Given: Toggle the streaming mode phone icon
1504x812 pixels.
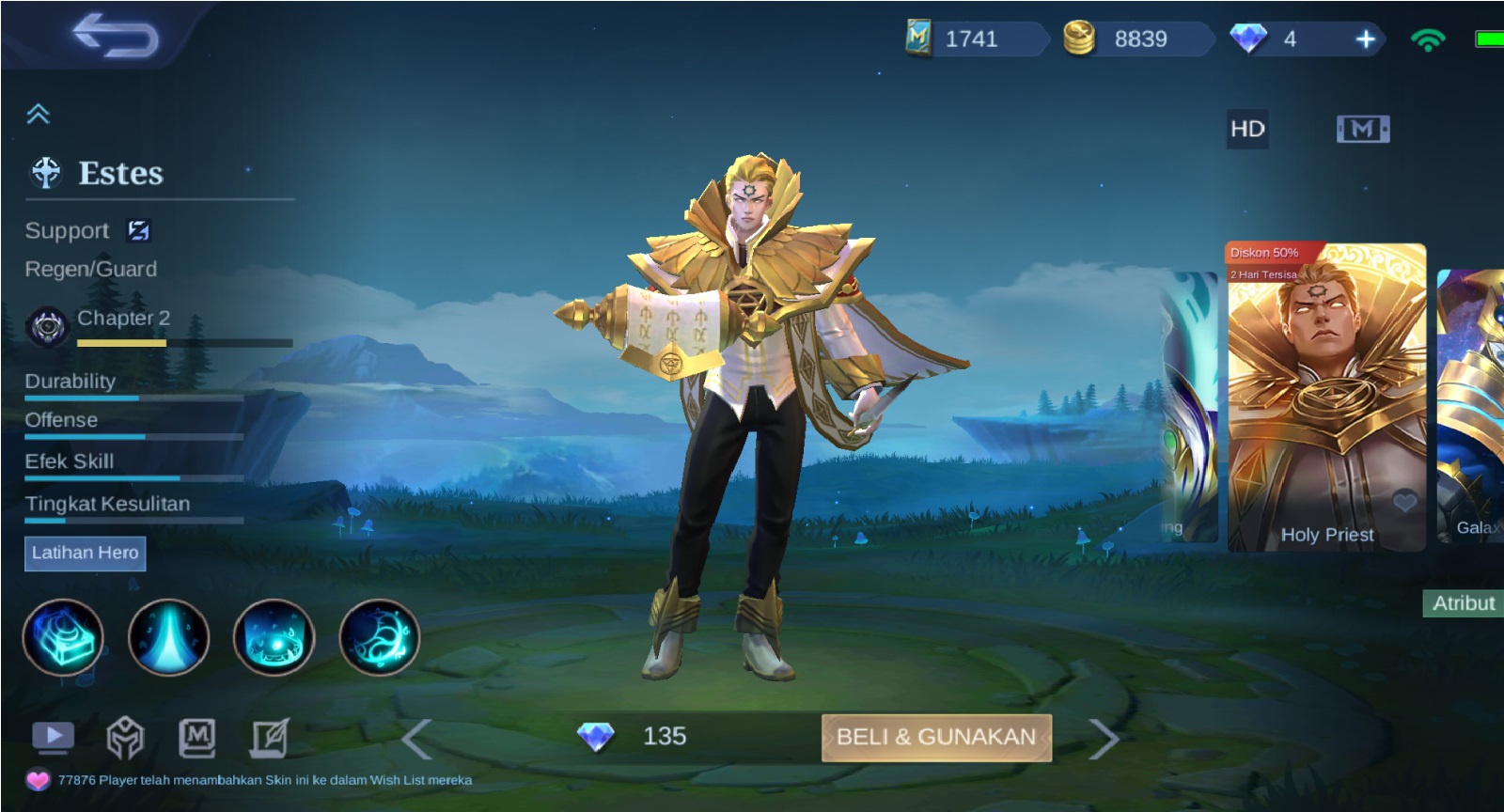Looking at the screenshot, I should 1361,129.
